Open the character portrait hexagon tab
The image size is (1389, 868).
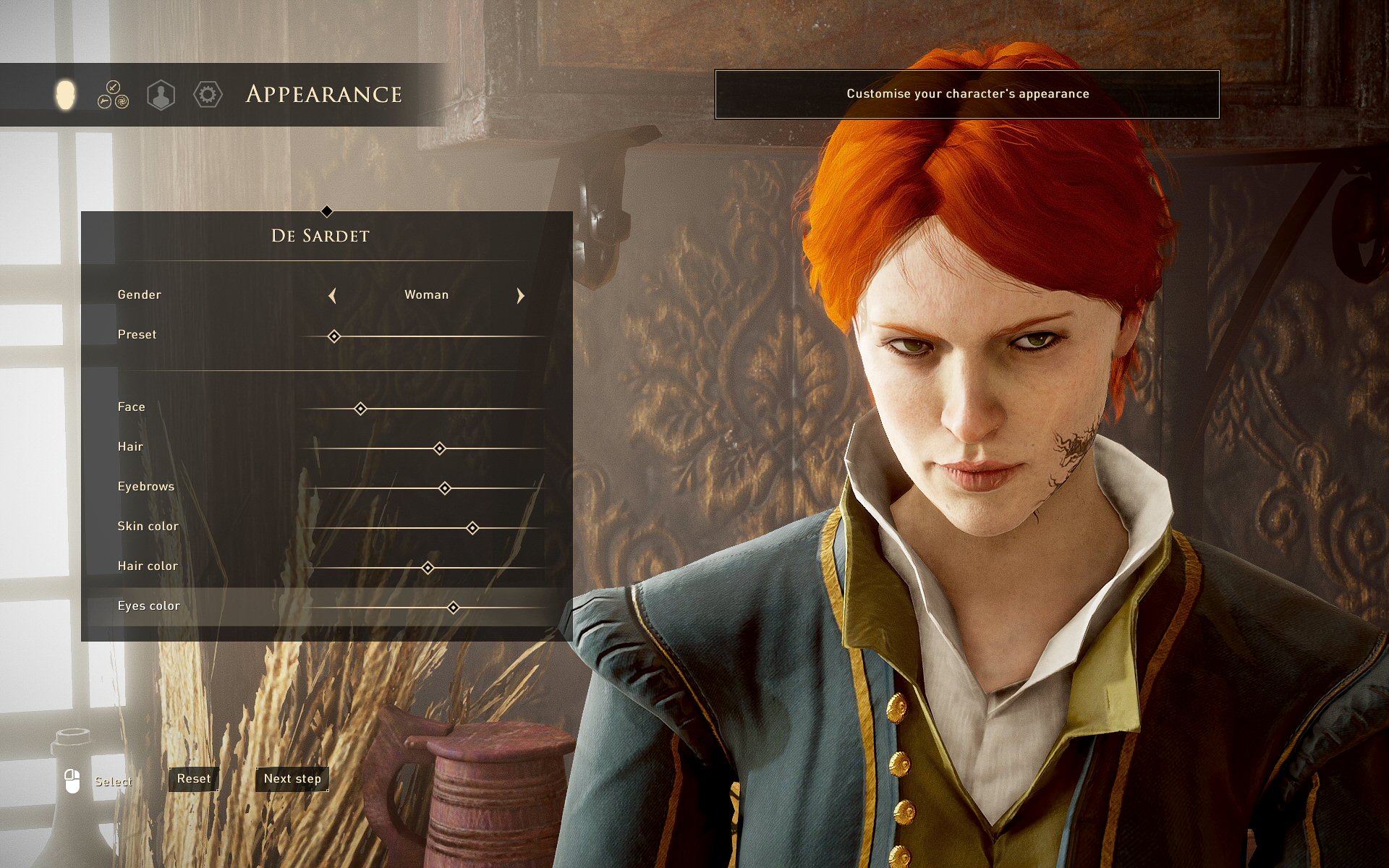(x=161, y=95)
